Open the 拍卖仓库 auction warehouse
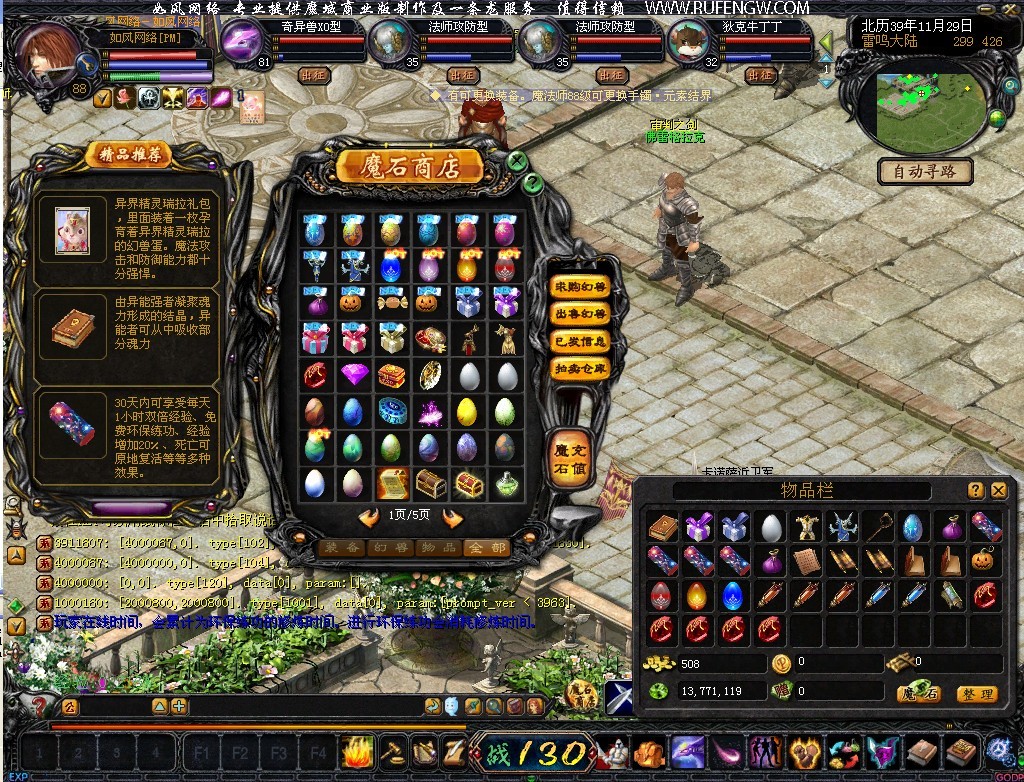The image size is (1024, 782). click(x=580, y=368)
